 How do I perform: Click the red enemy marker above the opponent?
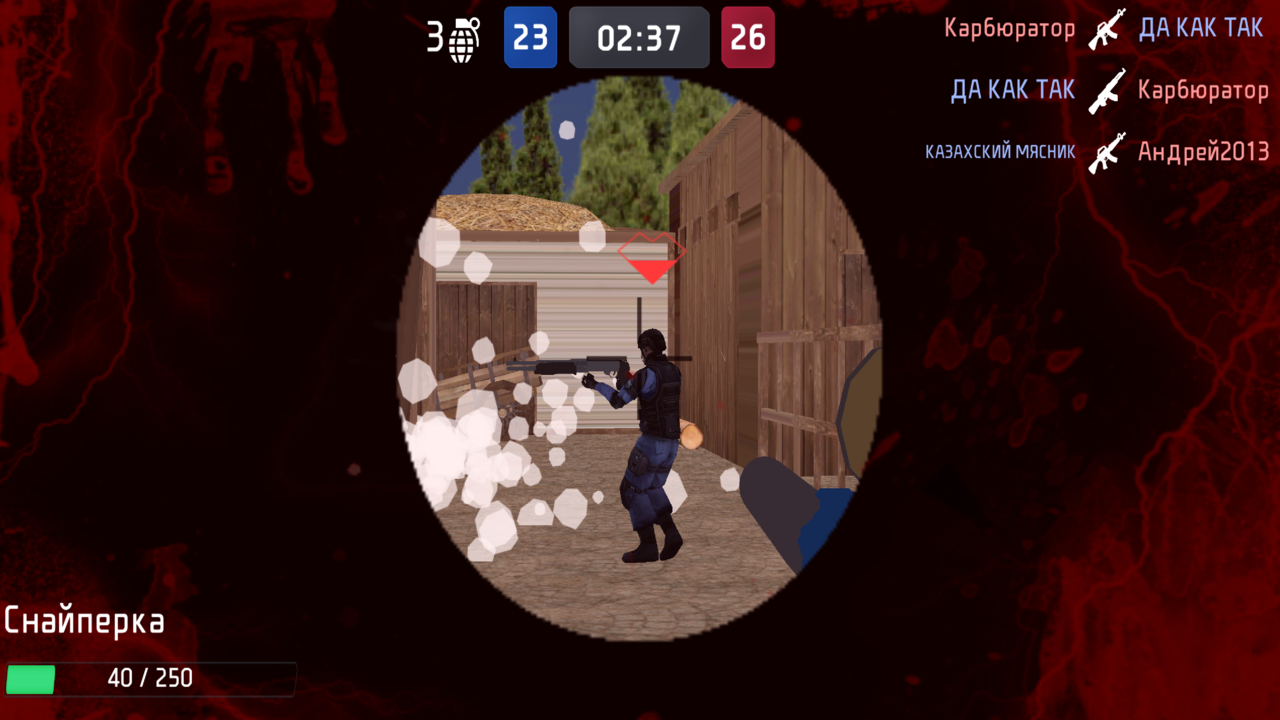pyautogui.click(x=651, y=258)
